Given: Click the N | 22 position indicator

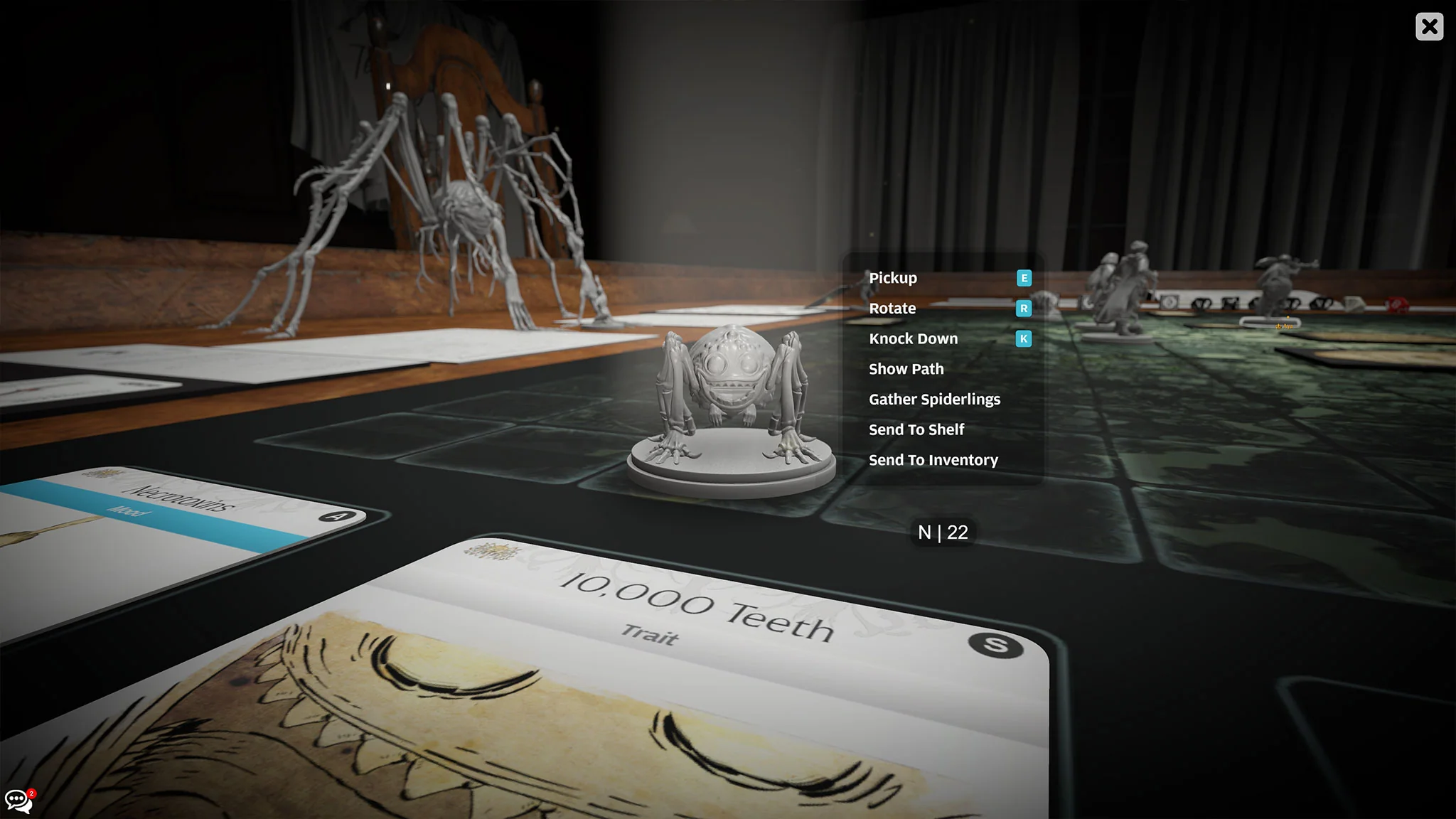Looking at the screenshot, I should click(x=943, y=532).
